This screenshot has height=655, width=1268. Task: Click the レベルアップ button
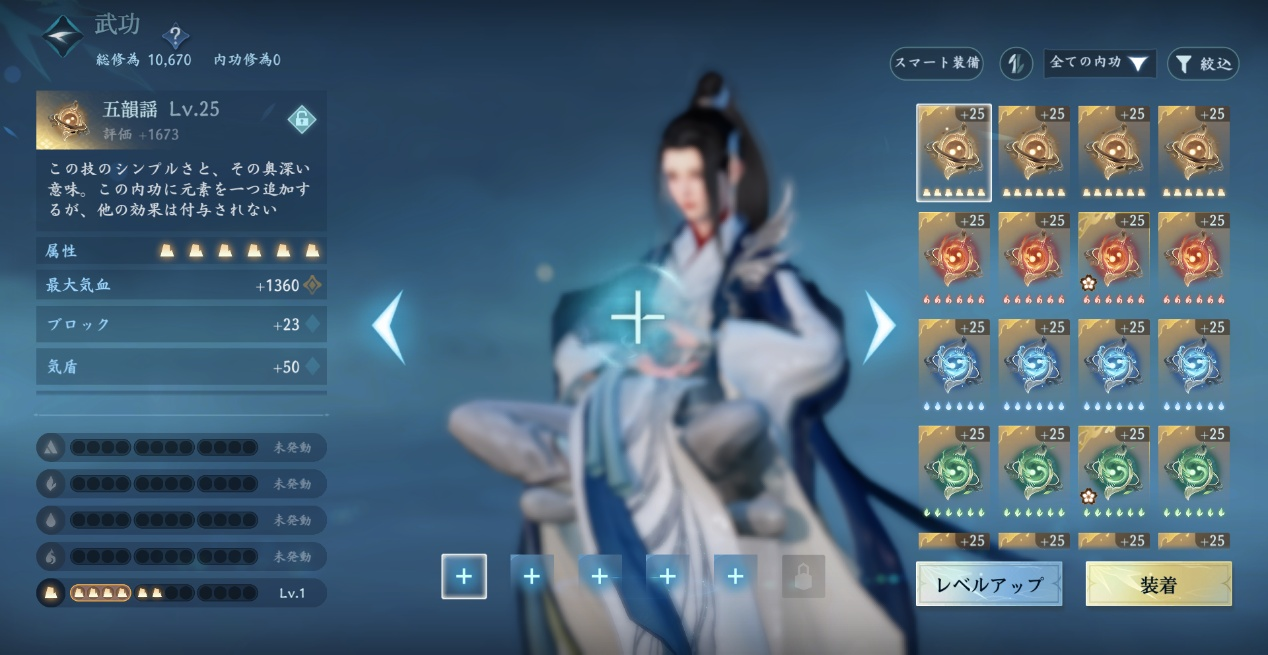pyautogui.click(x=988, y=584)
